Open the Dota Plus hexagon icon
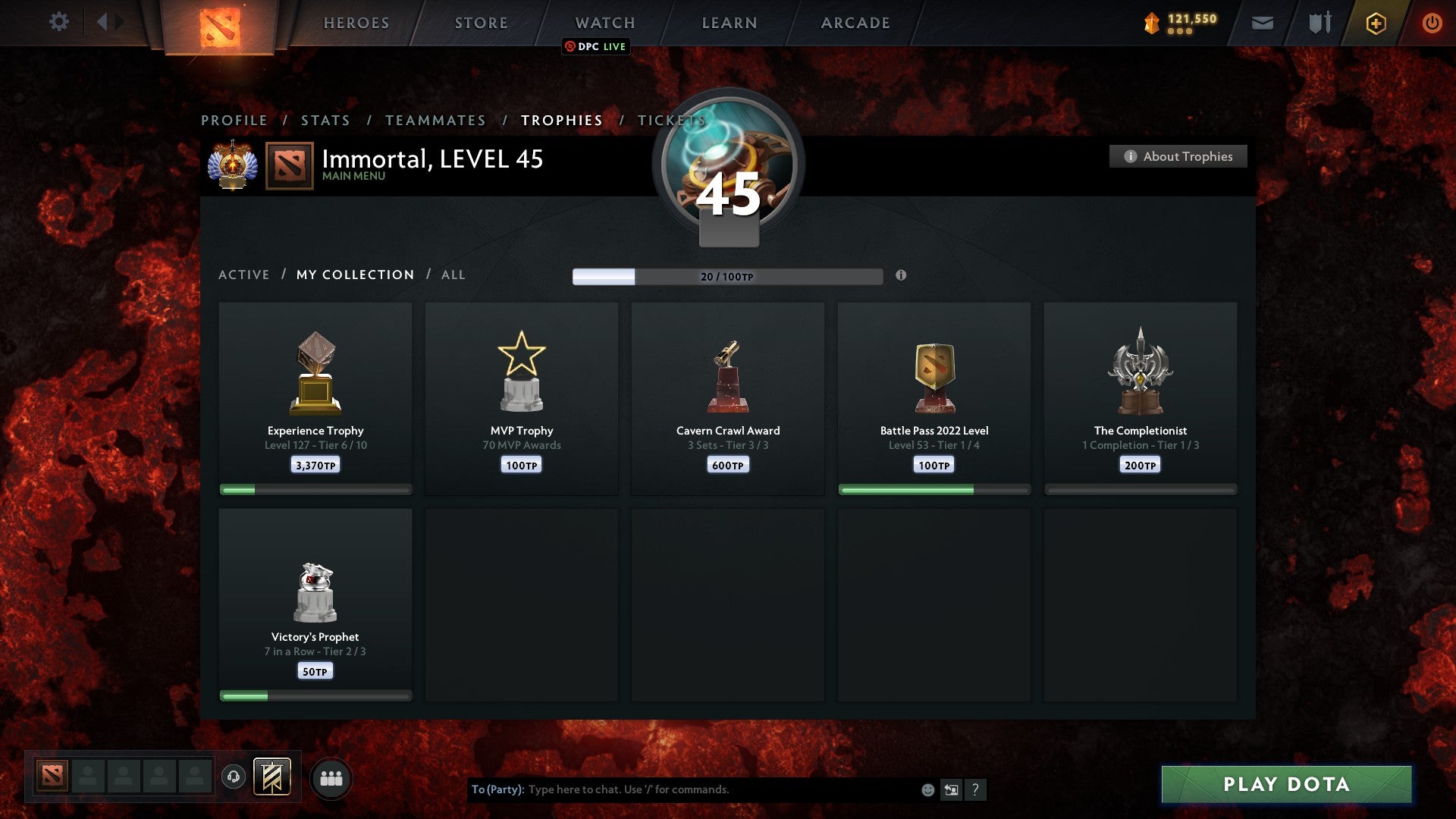The image size is (1456, 819). pyautogui.click(x=1375, y=23)
